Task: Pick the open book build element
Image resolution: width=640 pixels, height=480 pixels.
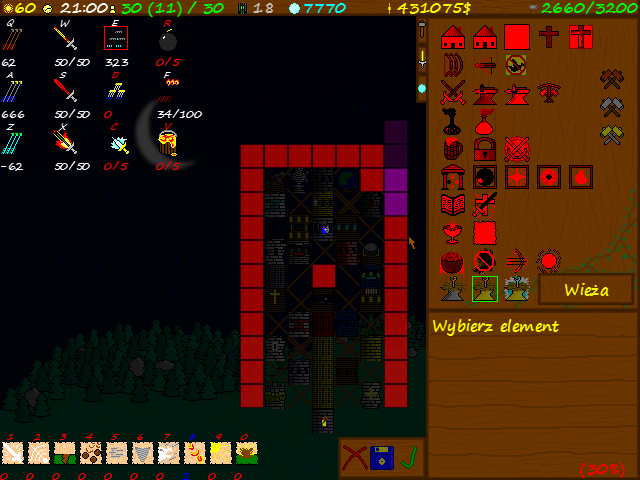Action: [453, 206]
